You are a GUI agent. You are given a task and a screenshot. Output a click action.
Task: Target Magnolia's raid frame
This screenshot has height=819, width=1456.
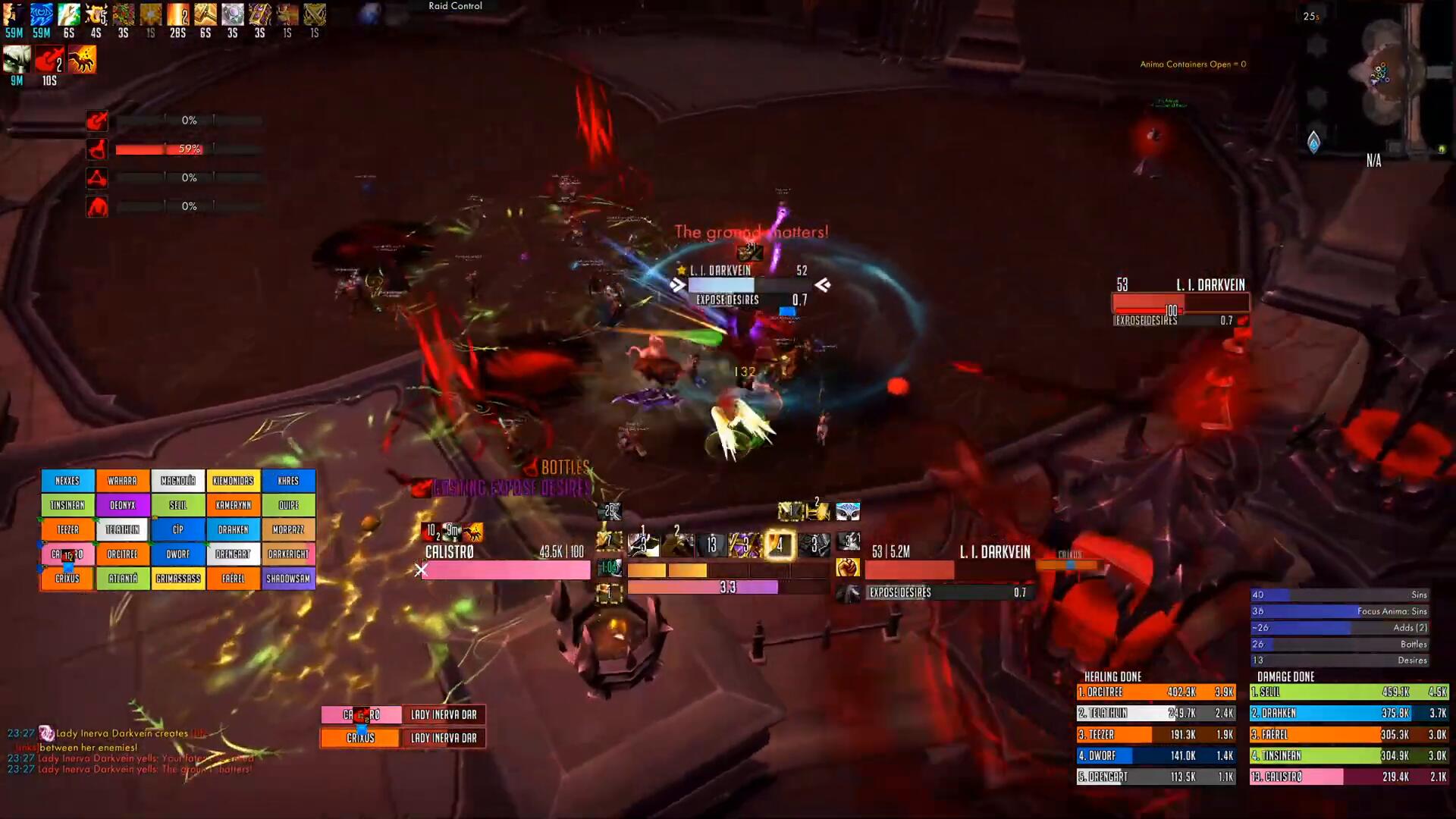178,481
